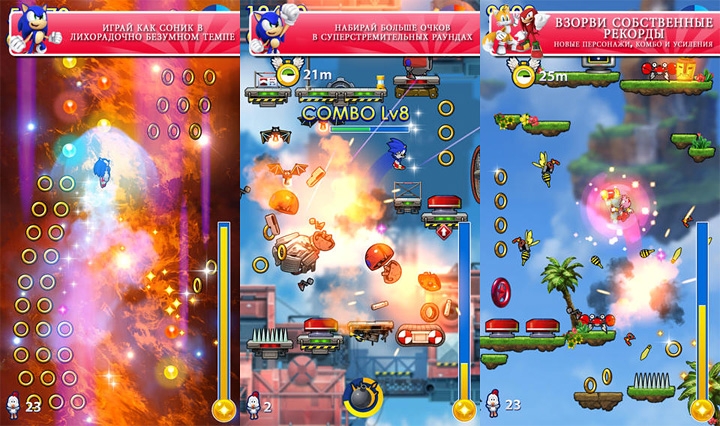720x426 pixels.
Task: Open the COMBO Lv8 screenshot
Action: click(360, 213)
